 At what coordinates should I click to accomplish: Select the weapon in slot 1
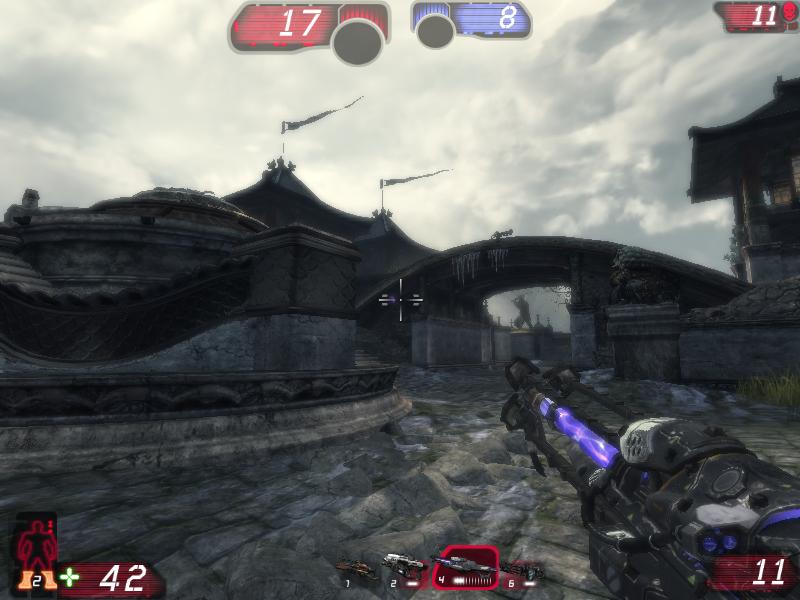coord(356,569)
